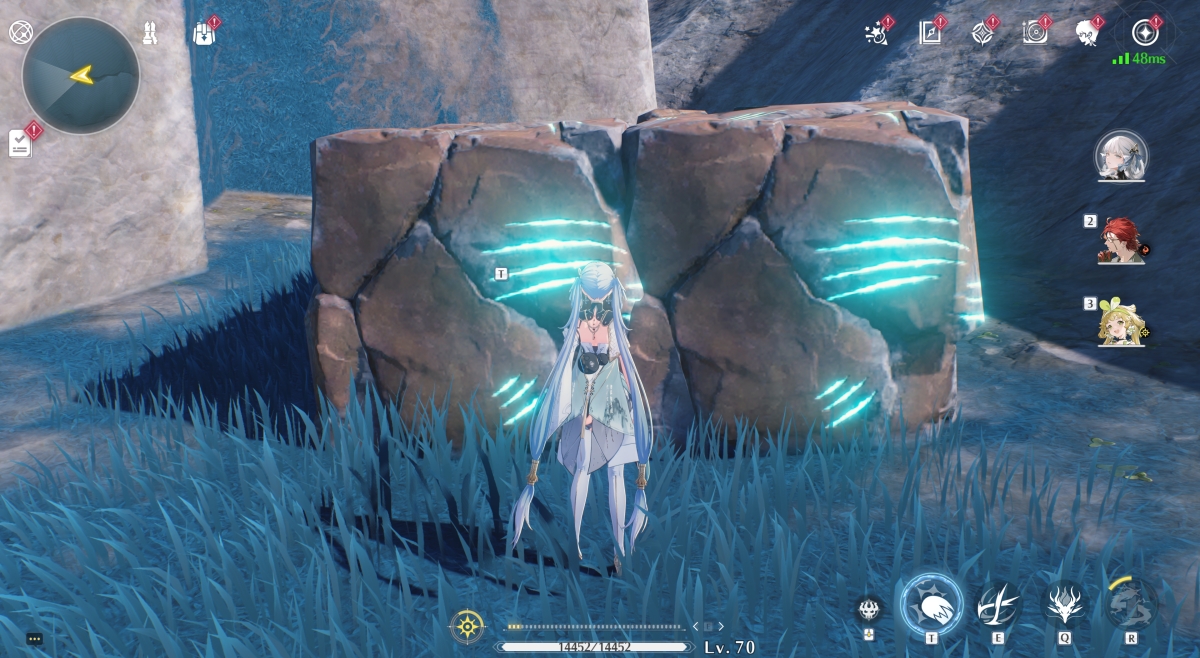The image size is (1200, 658).
Task: Open the main terminal star circle menu
Action: point(1145,33)
